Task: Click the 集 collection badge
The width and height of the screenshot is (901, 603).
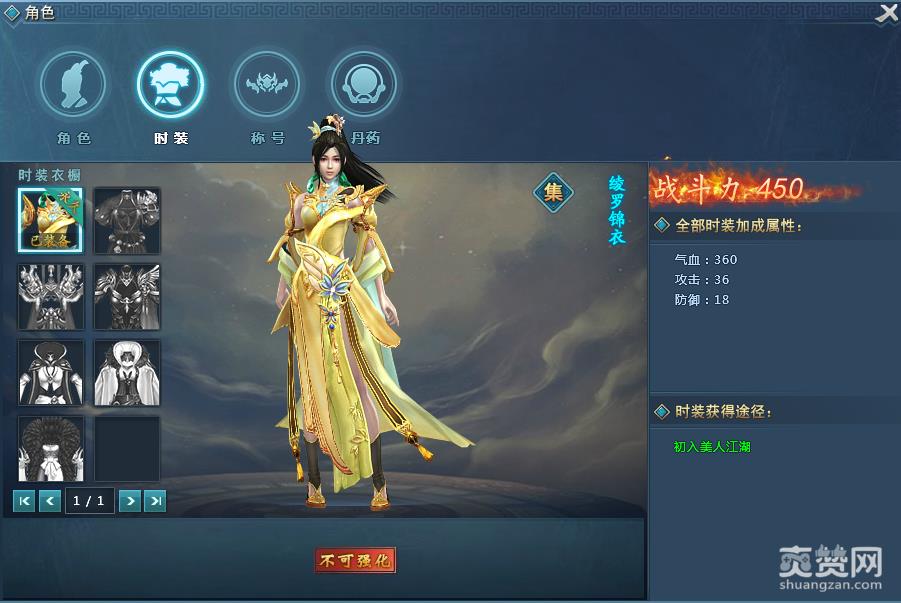Action: pyautogui.click(x=553, y=192)
